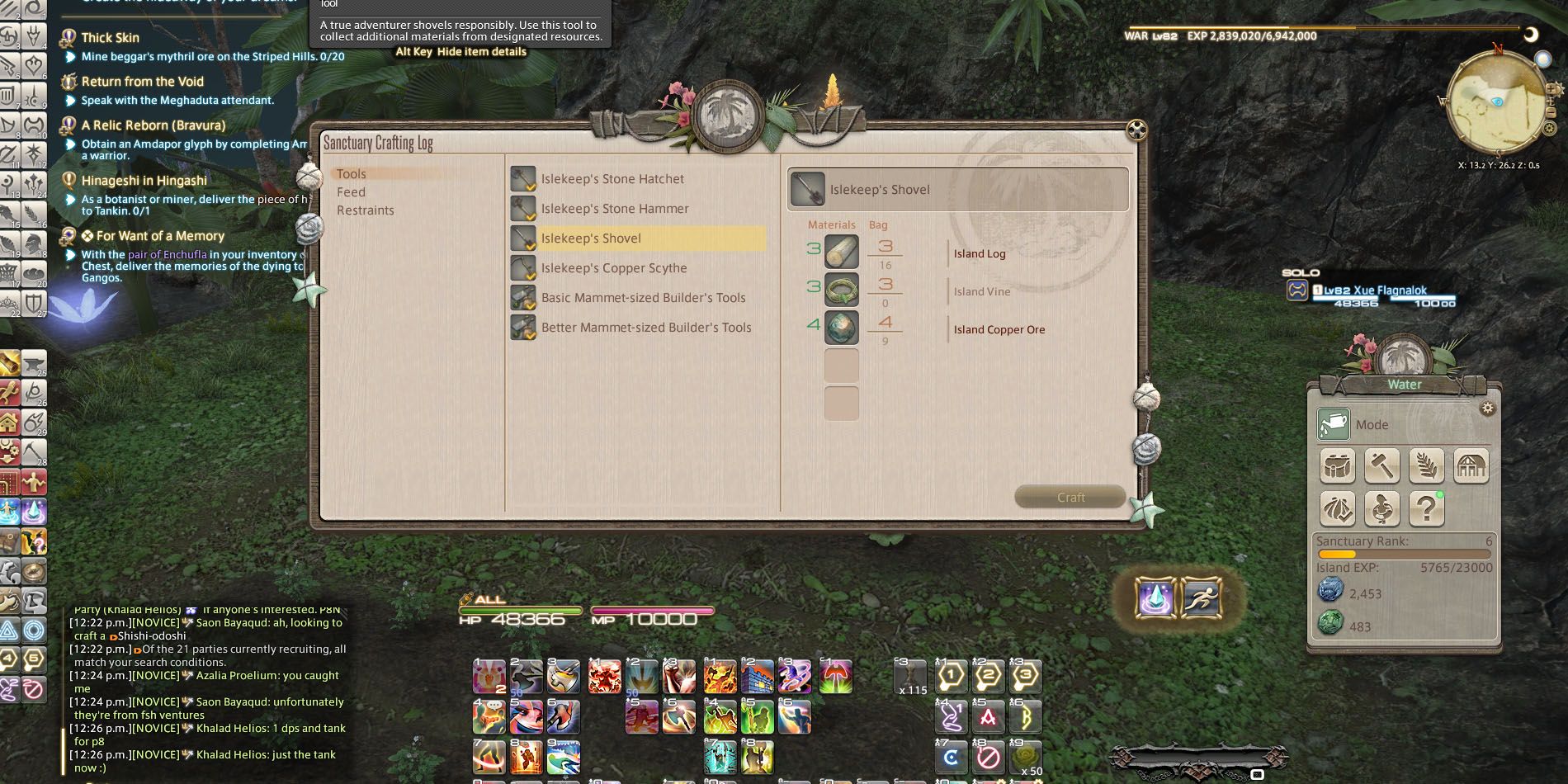Click the produce checkmark icon
The height and width of the screenshot is (784, 1568).
tap(1337, 509)
